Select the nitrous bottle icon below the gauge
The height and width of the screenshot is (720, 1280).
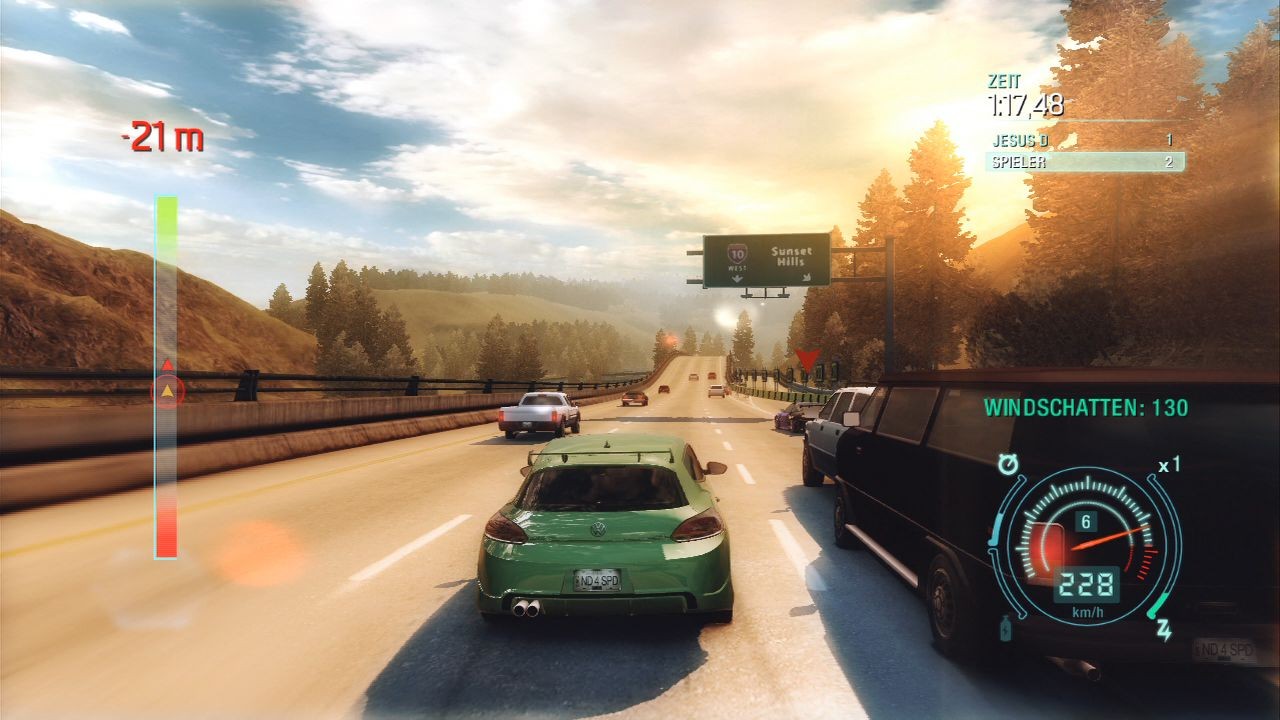coord(1005,628)
